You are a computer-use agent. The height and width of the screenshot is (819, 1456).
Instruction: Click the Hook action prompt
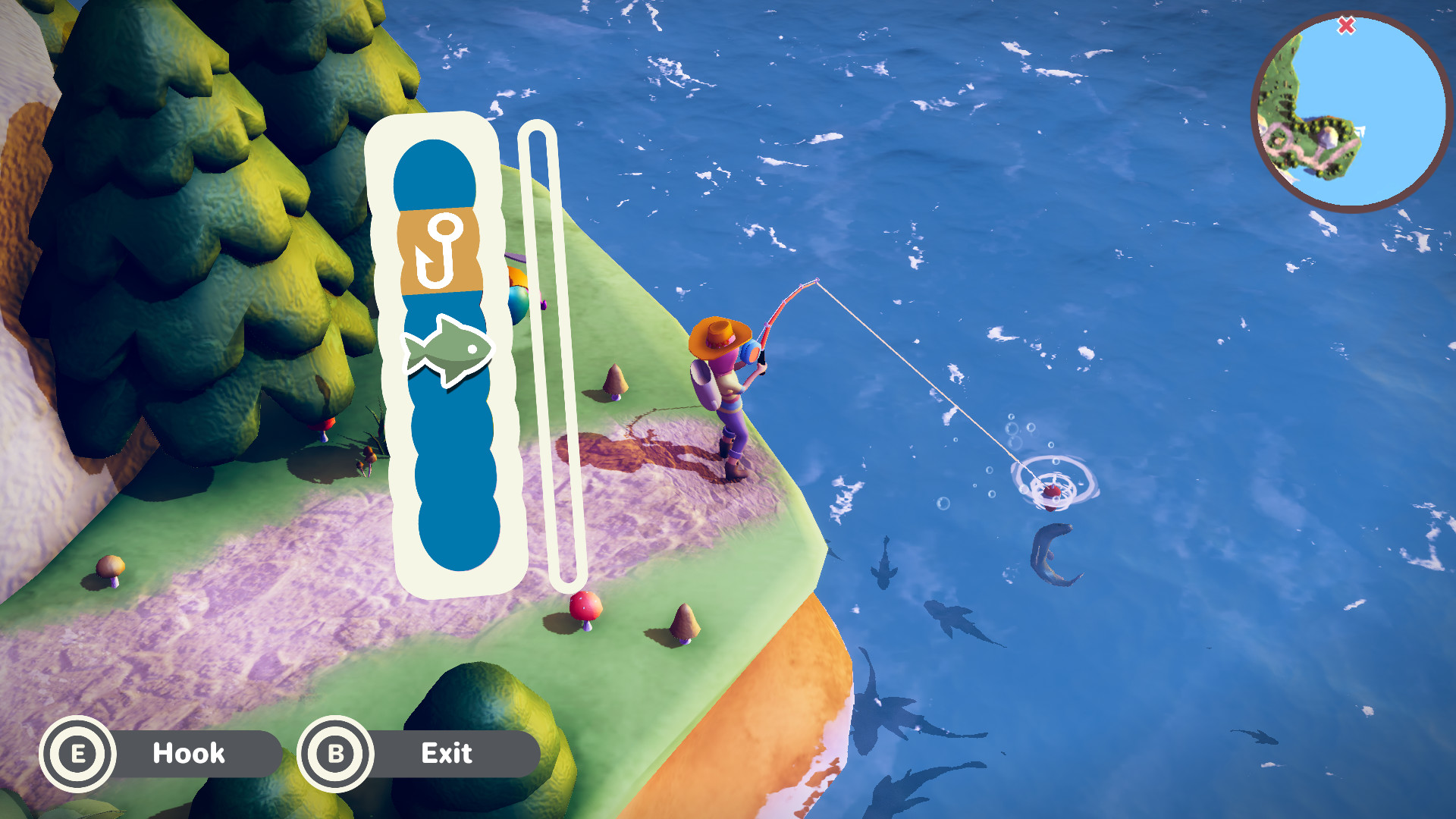189,753
